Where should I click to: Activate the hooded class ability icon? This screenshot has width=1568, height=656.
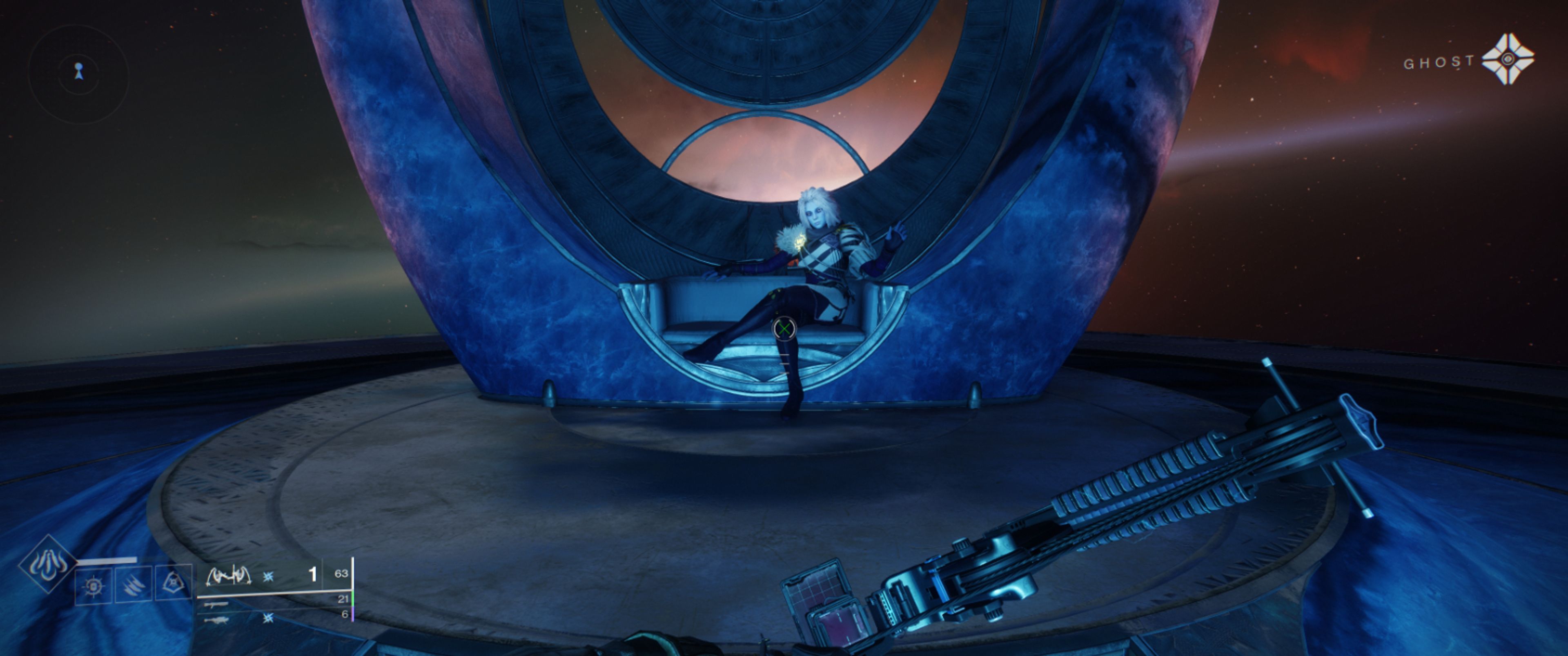[x=174, y=584]
